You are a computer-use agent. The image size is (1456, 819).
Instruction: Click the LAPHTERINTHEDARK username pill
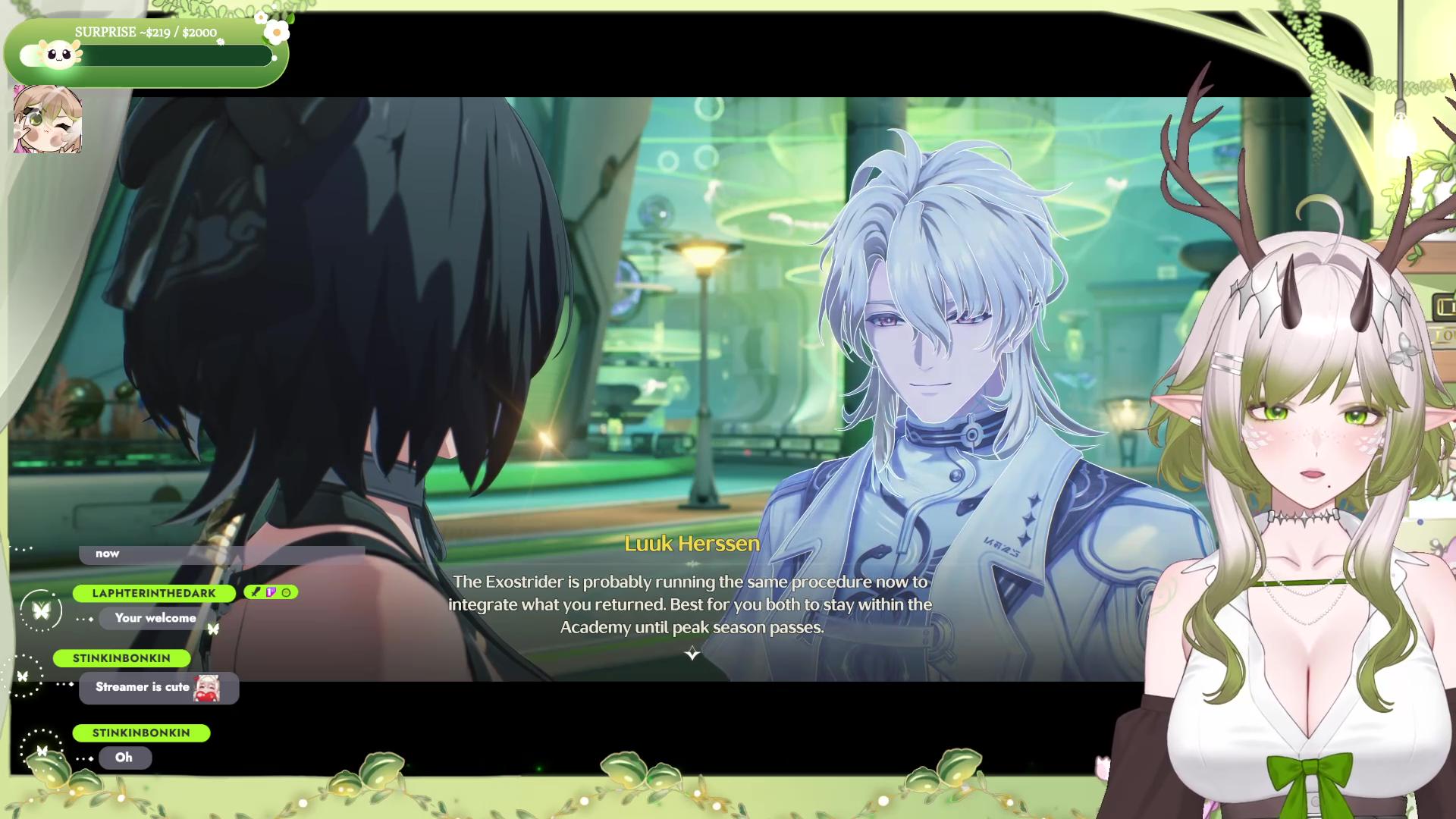click(x=153, y=593)
